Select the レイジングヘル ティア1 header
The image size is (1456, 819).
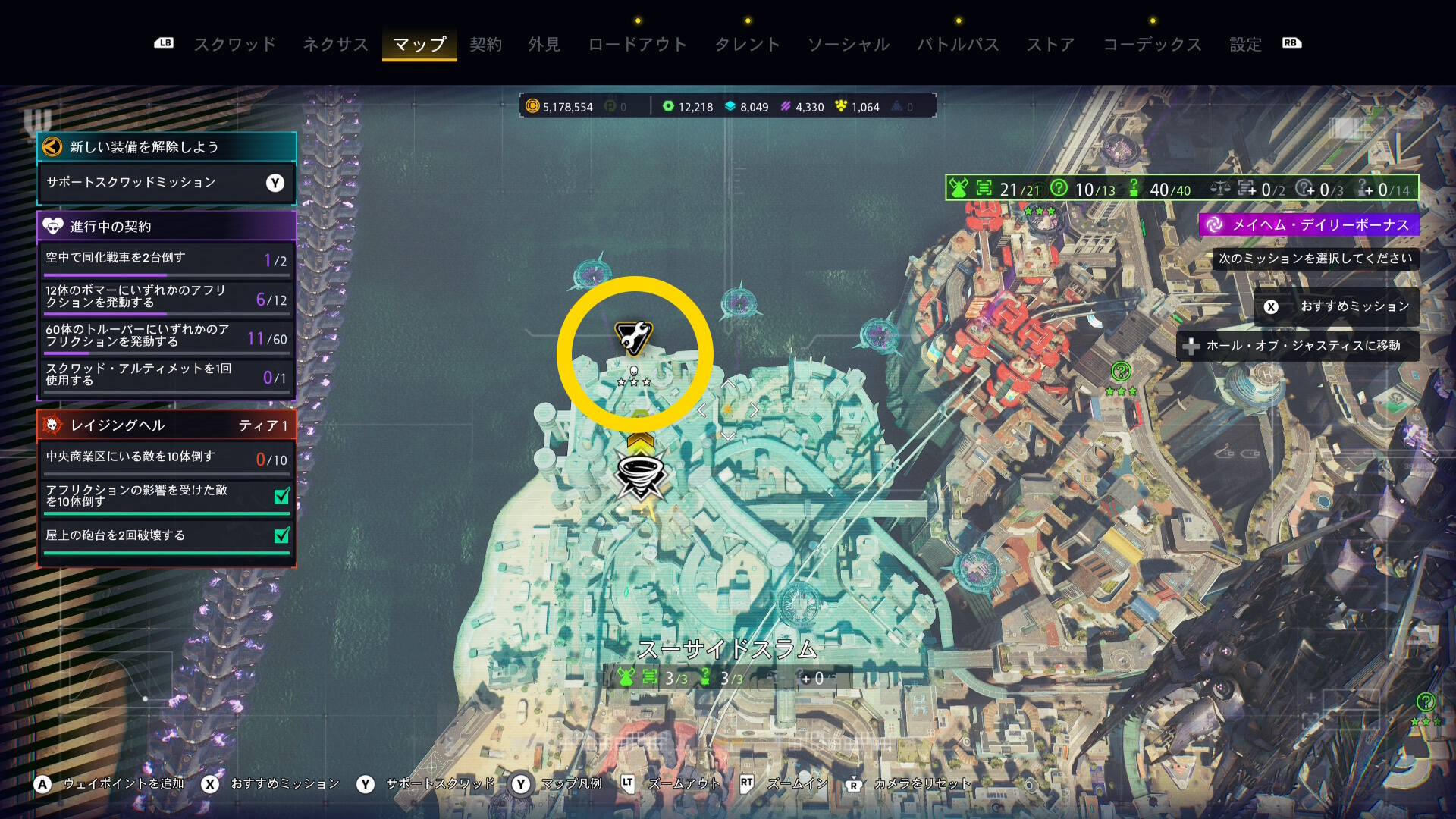click(166, 425)
